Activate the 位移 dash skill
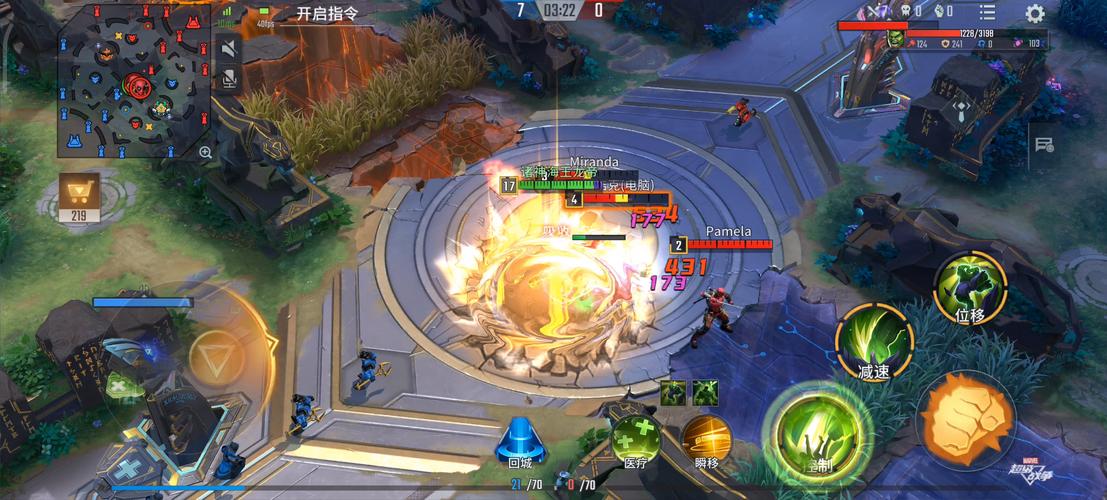This screenshot has width=1107, height=500. tap(969, 286)
